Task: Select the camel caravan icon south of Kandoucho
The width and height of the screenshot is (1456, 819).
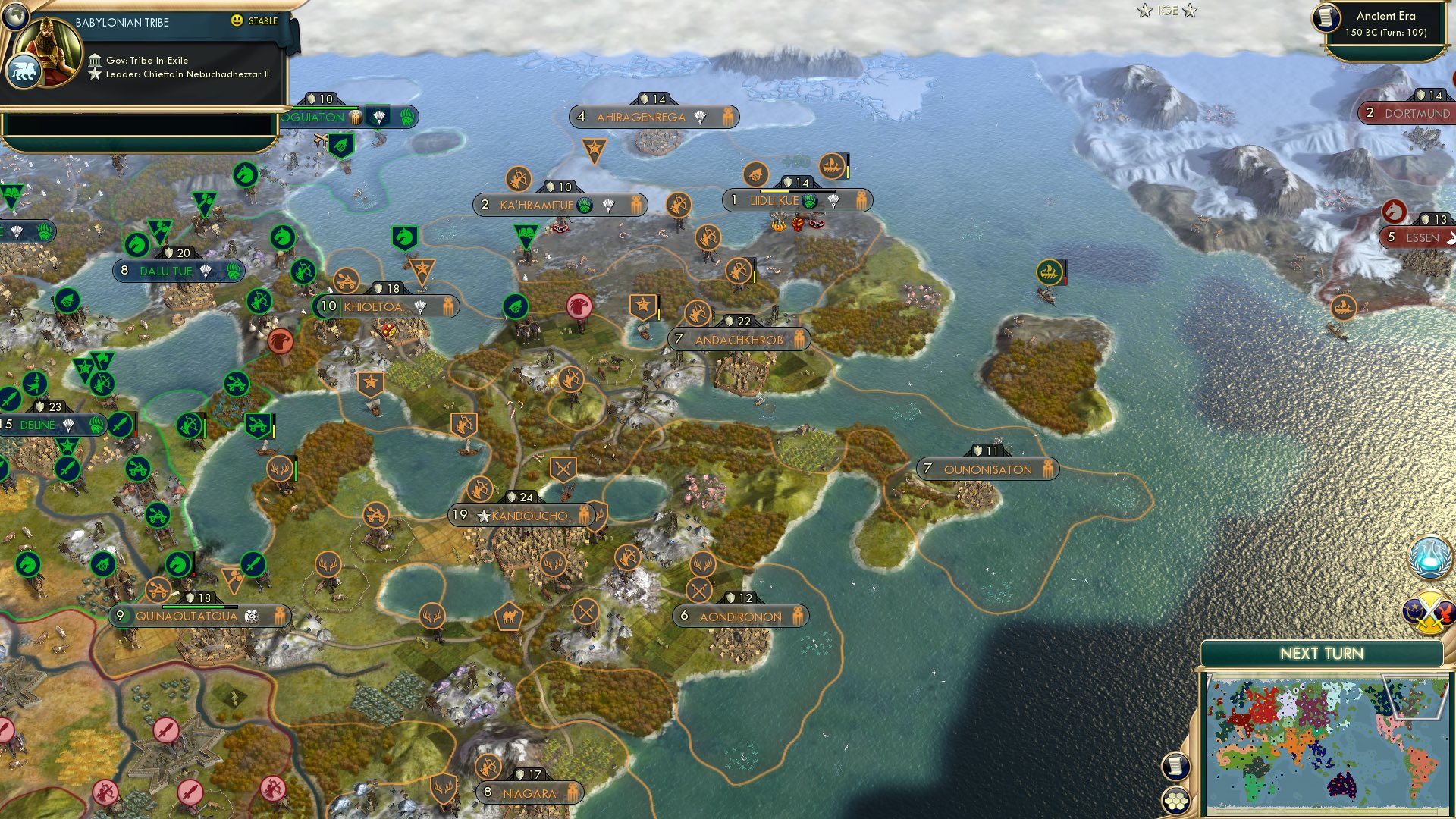Action: tap(510, 617)
